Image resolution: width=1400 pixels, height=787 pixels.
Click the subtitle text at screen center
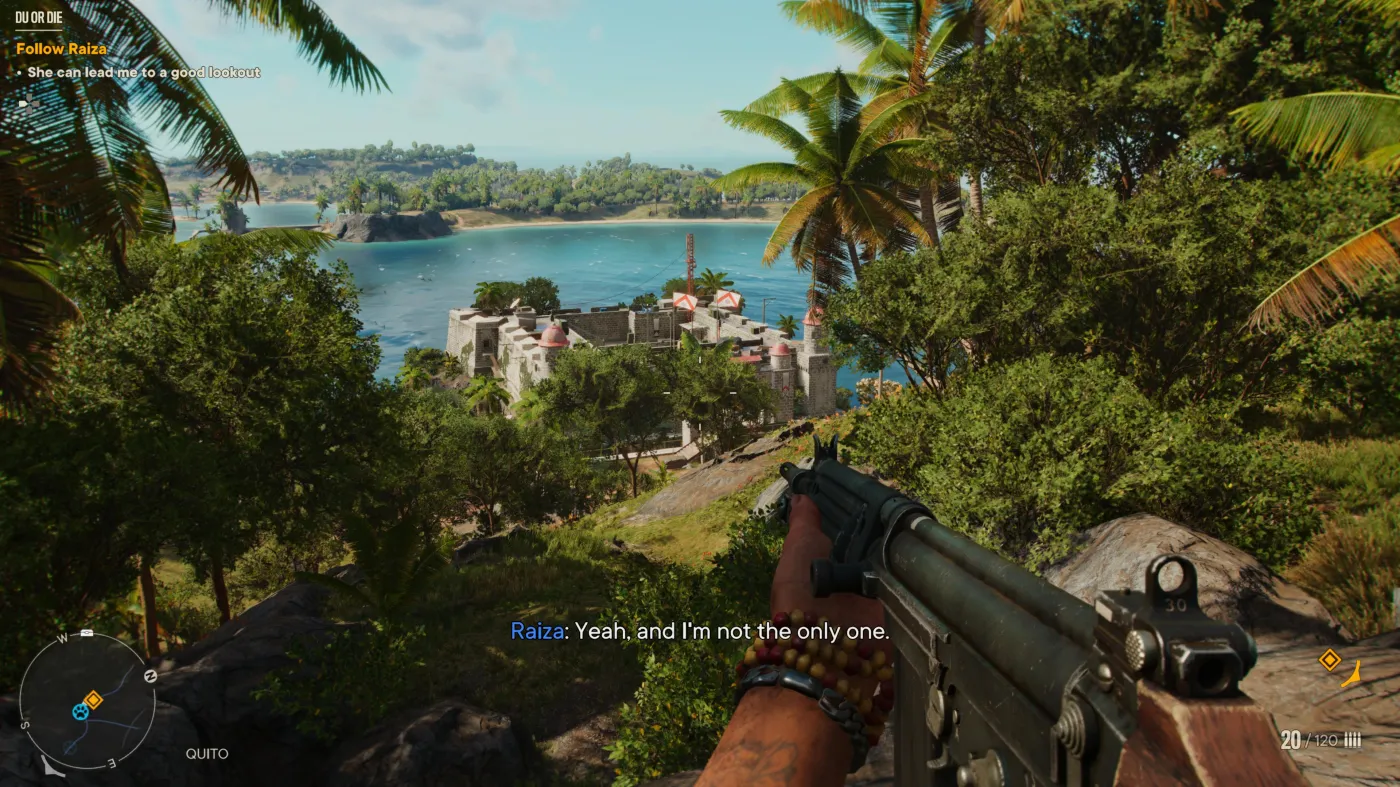[x=700, y=631]
